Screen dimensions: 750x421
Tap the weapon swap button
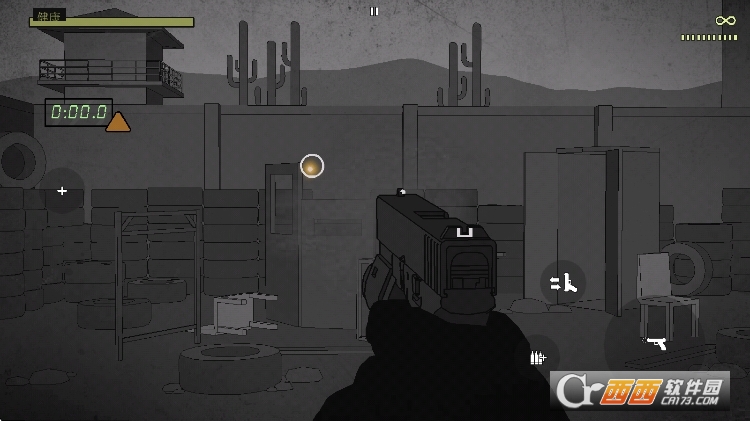tap(564, 283)
